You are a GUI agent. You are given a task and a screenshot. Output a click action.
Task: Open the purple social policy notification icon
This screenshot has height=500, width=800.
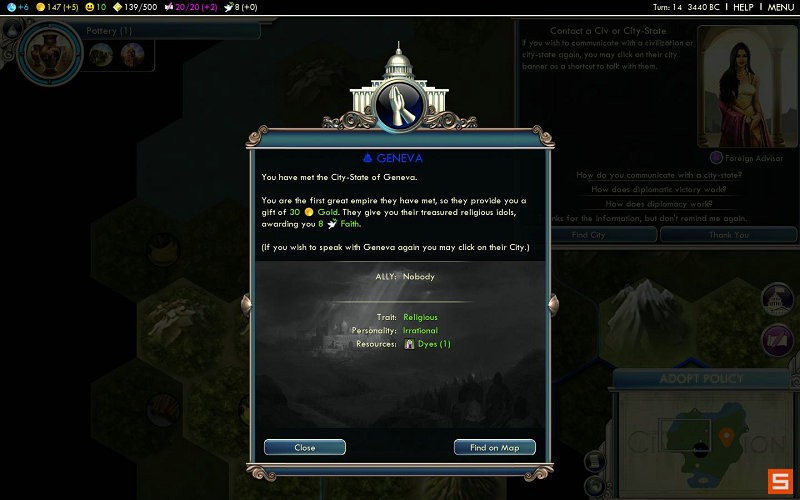(x=777, y=339)
